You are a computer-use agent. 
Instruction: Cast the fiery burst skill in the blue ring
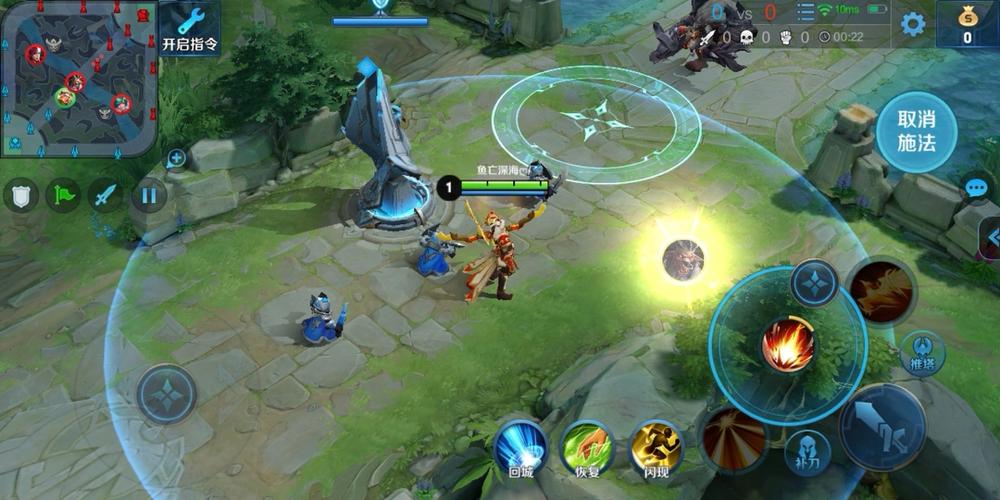(x=788, y=346)
